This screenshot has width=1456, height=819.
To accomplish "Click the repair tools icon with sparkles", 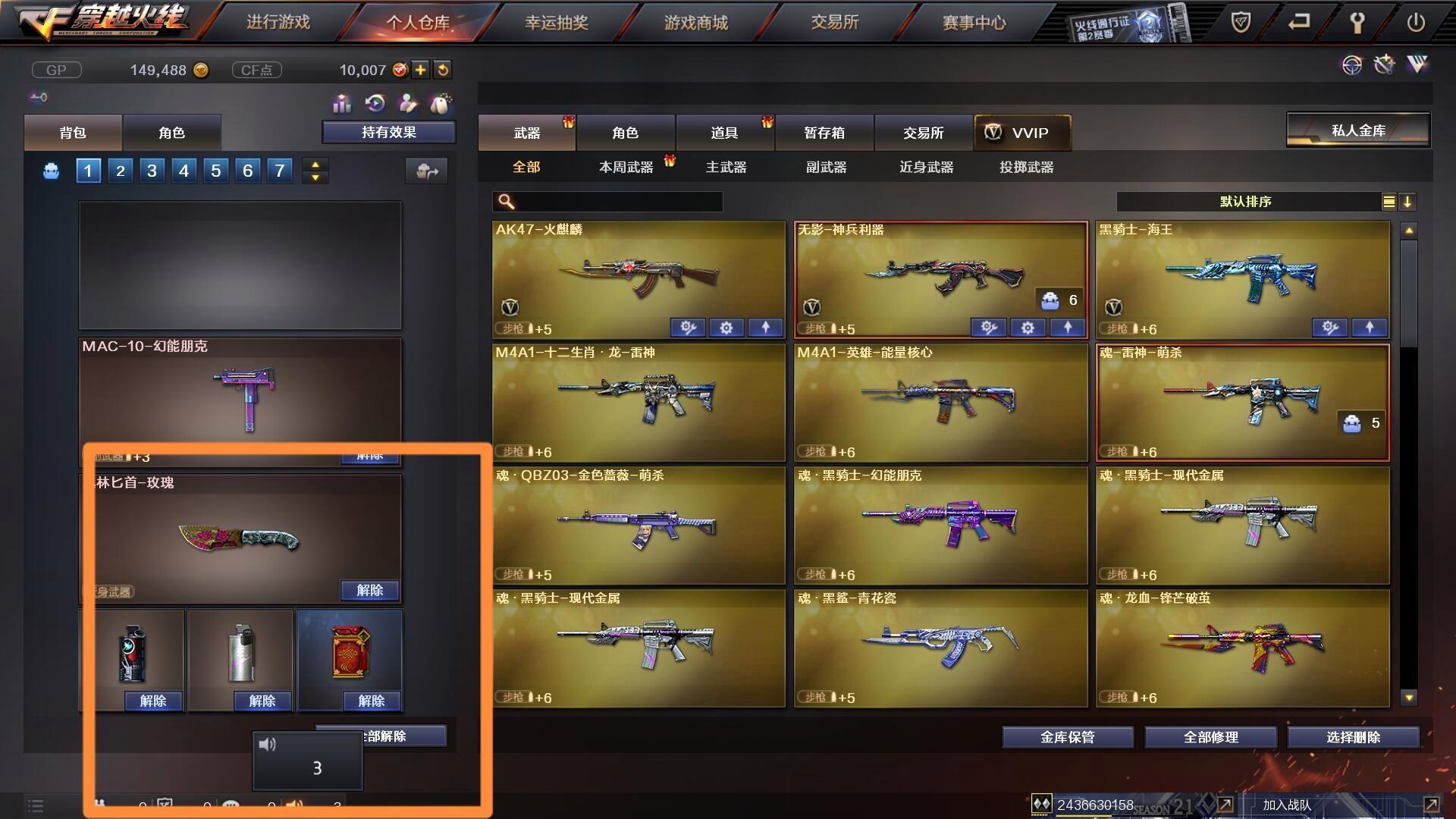I will pyautogui.click(x=1385, y=65).
